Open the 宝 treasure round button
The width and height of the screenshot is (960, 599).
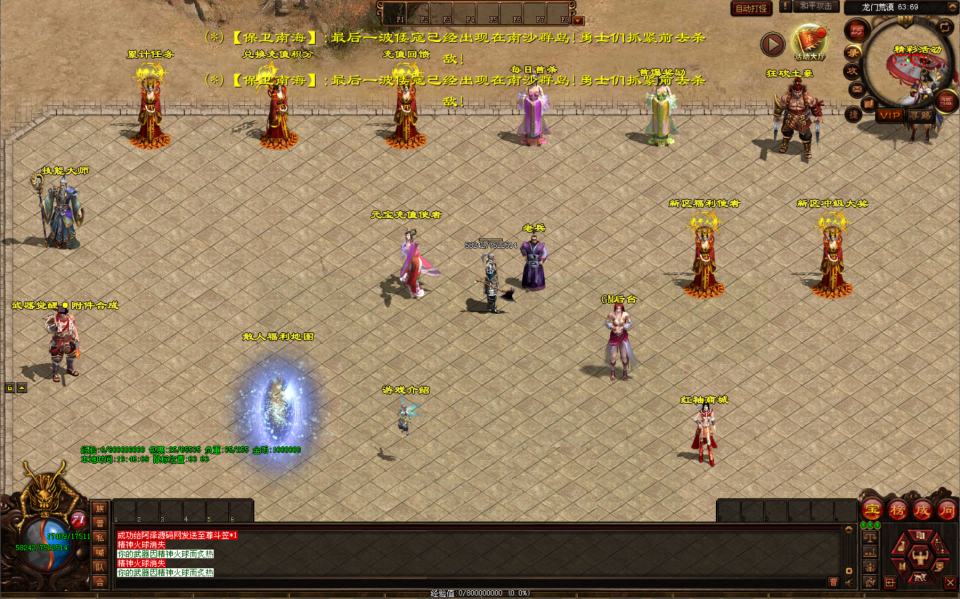[872, 510]
